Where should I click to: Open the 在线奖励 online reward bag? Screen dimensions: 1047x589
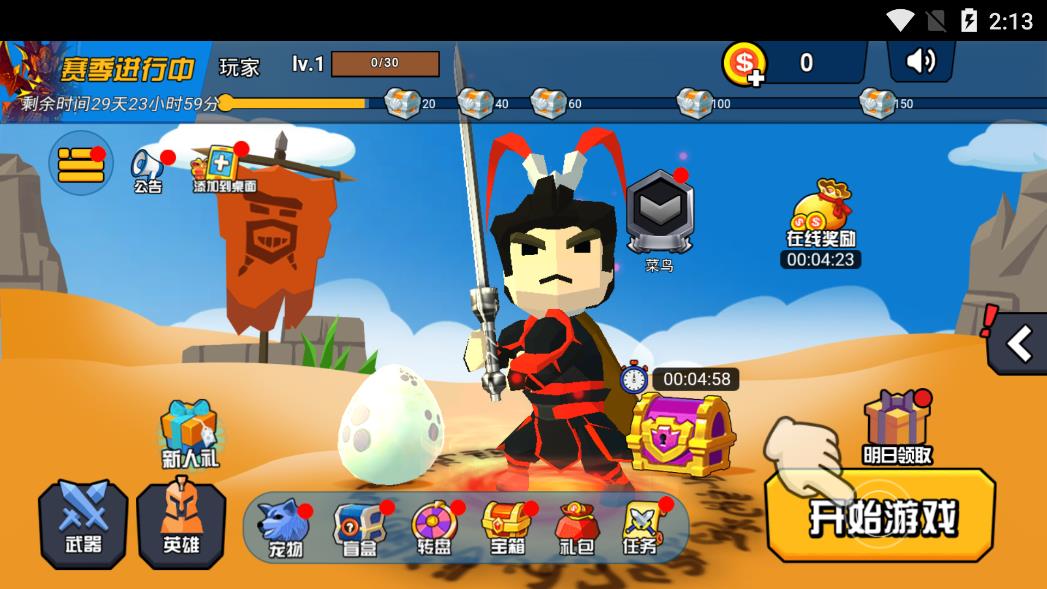click(x=821, y=212)
